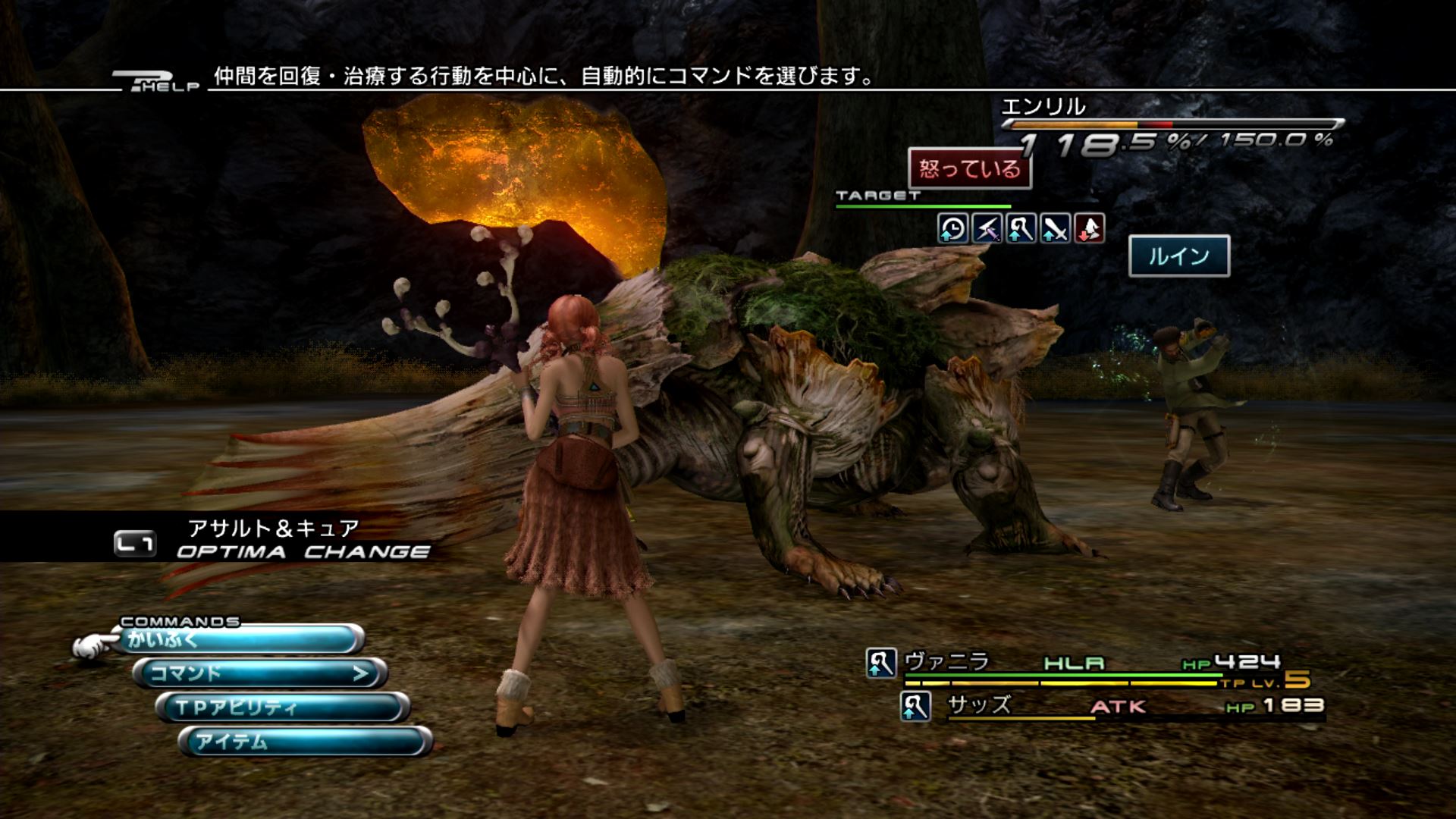Image resolution: width=1456 pixels, height=819 pixels.
Task: Select the かいふく auto-heal command
Action: [x=239, y=640]
